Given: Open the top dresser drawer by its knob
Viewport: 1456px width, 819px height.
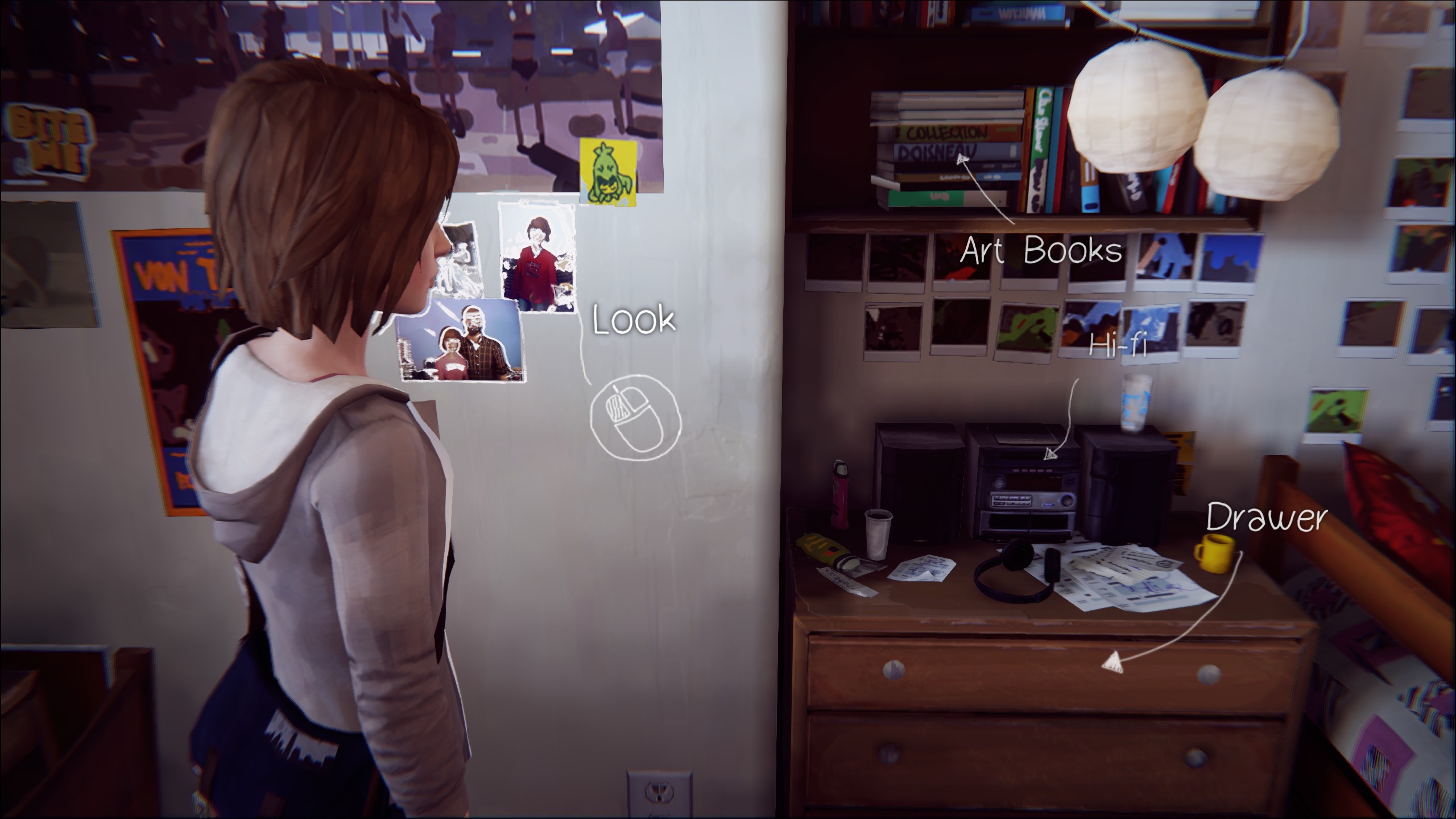Looking at the screenshot, I should (894, 669).
